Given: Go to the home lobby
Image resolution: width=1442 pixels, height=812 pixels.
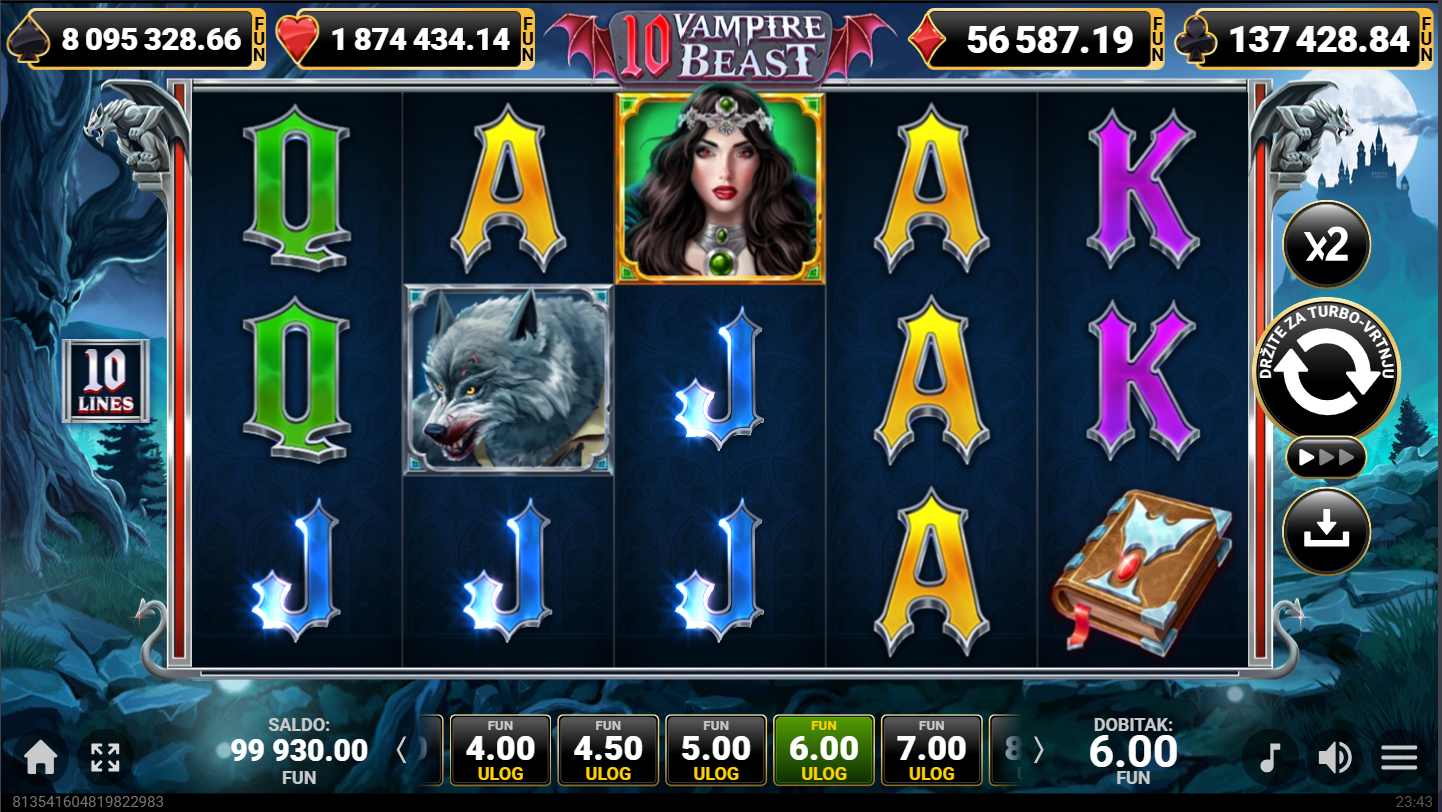Looking at the screenshot, I should coord(40,758).
